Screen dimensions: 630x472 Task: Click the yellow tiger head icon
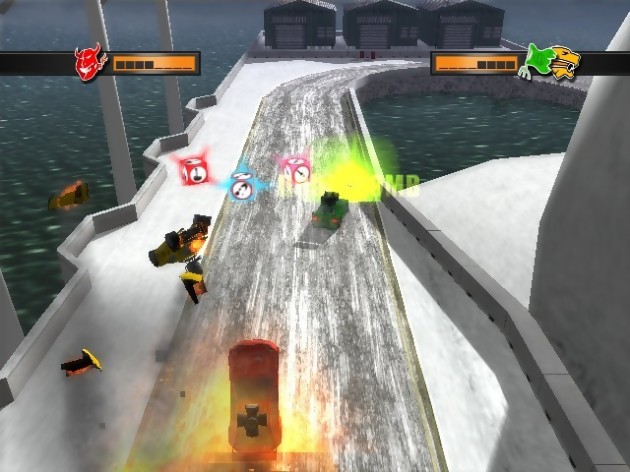click(x=564, y=63)
